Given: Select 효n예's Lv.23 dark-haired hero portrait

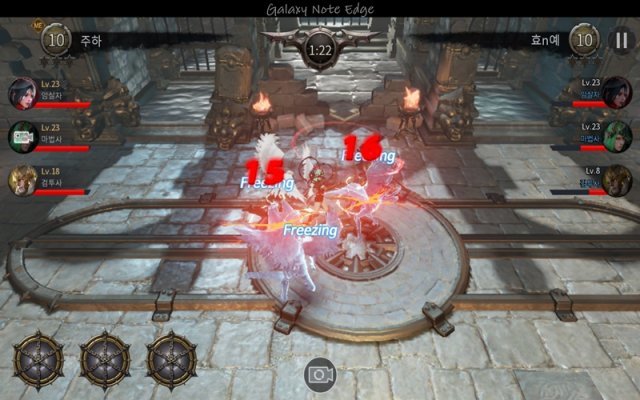Looking at the screenshot, I should [x=618, y=93].
